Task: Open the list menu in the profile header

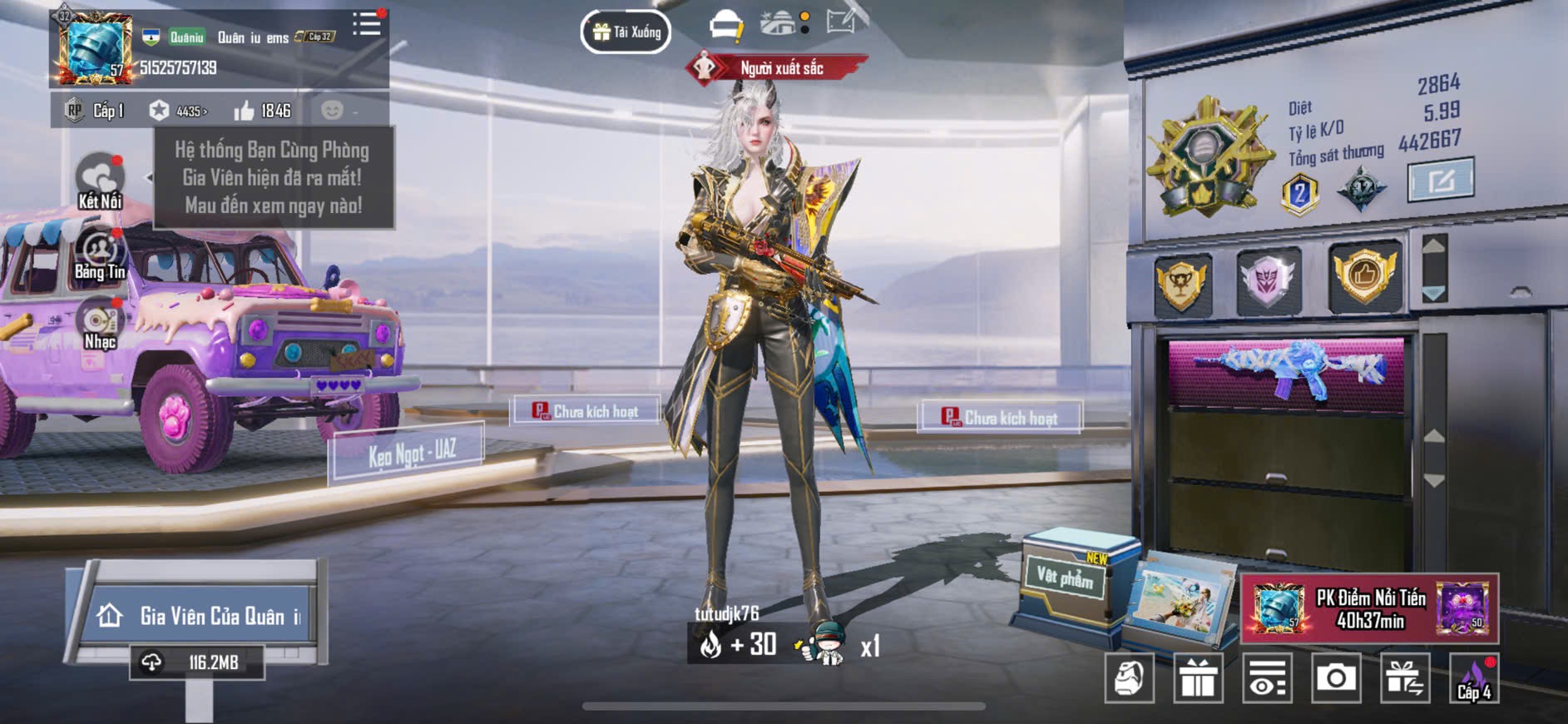Action: [x=366, y=24]
